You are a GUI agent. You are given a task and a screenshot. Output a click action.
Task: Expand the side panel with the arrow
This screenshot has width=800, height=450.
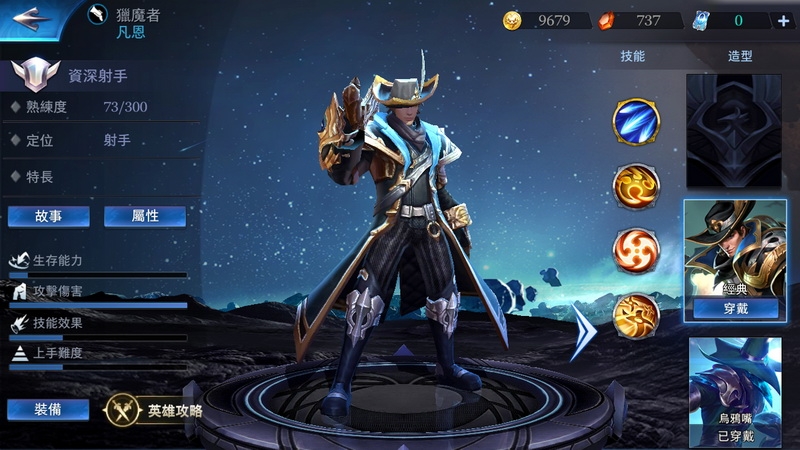click(583, 330)
